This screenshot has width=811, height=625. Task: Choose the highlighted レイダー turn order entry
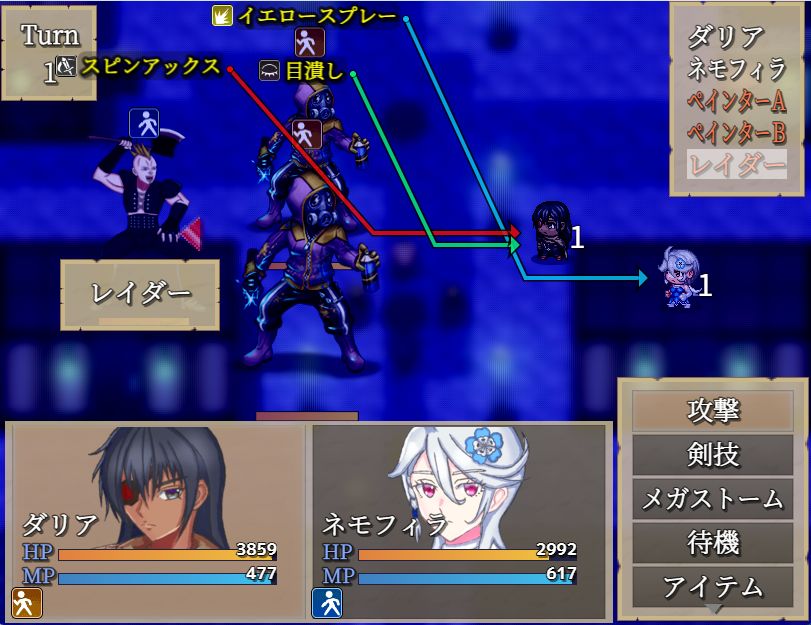coord(736,163)
